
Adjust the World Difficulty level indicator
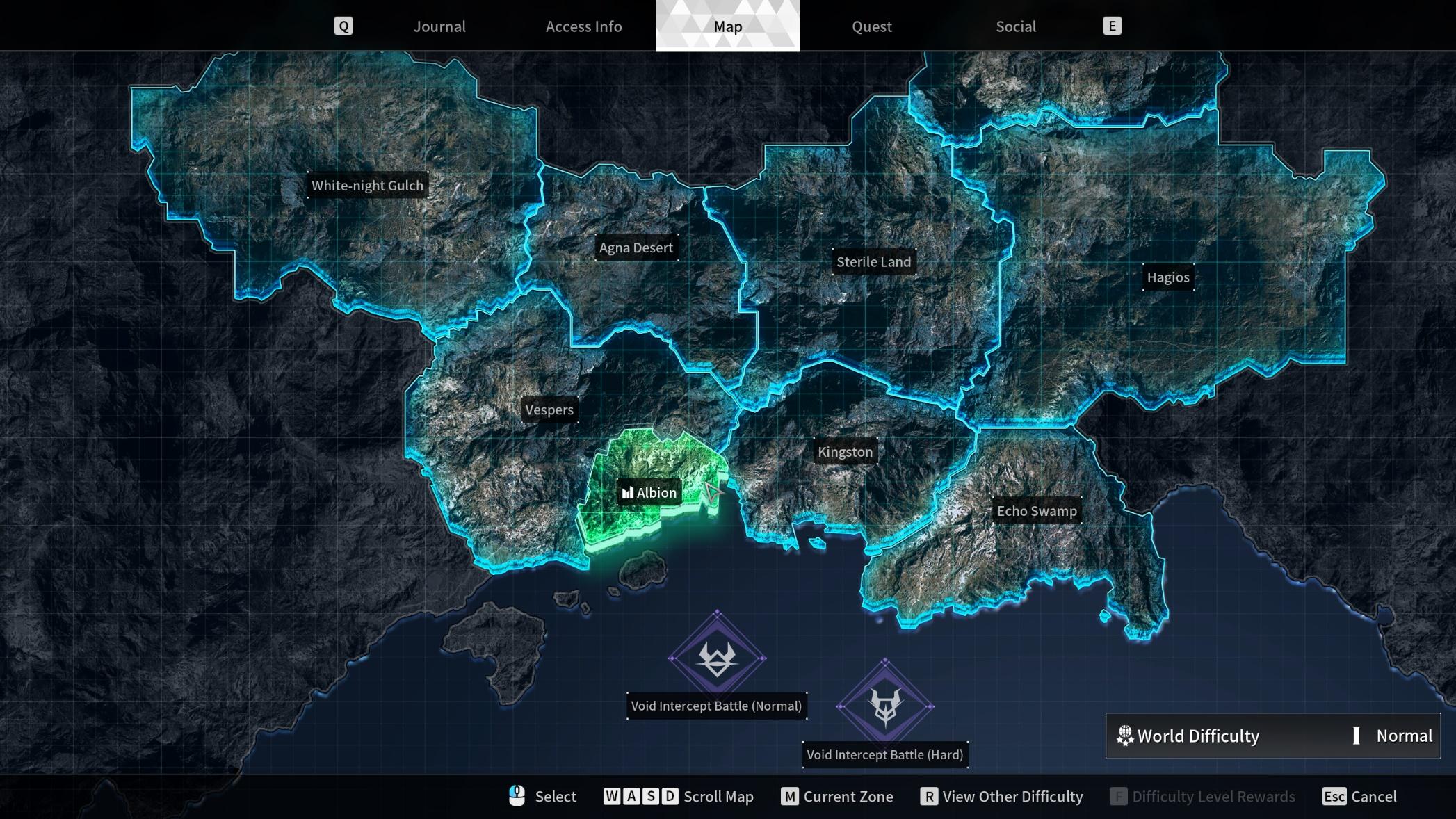pyautogui.click(x=1357, y=736)
